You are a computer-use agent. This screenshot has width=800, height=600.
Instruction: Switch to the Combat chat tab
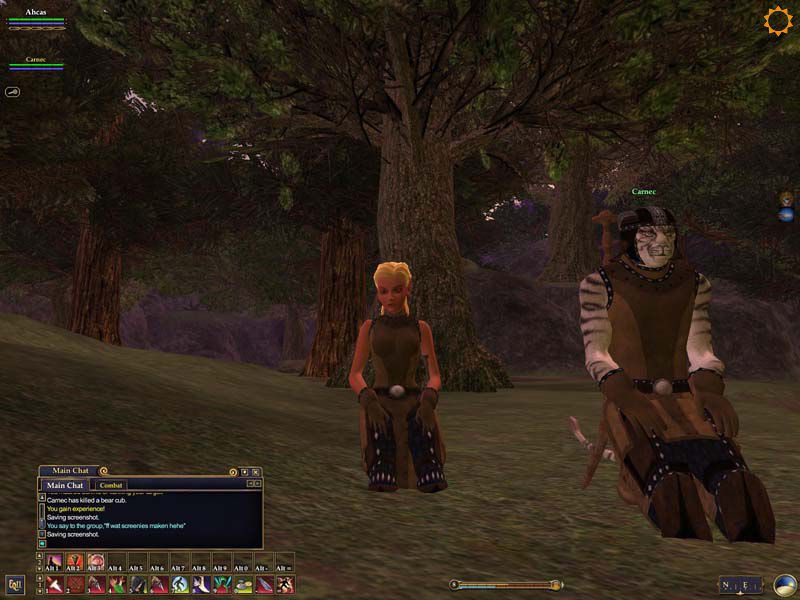pos(111,485)
